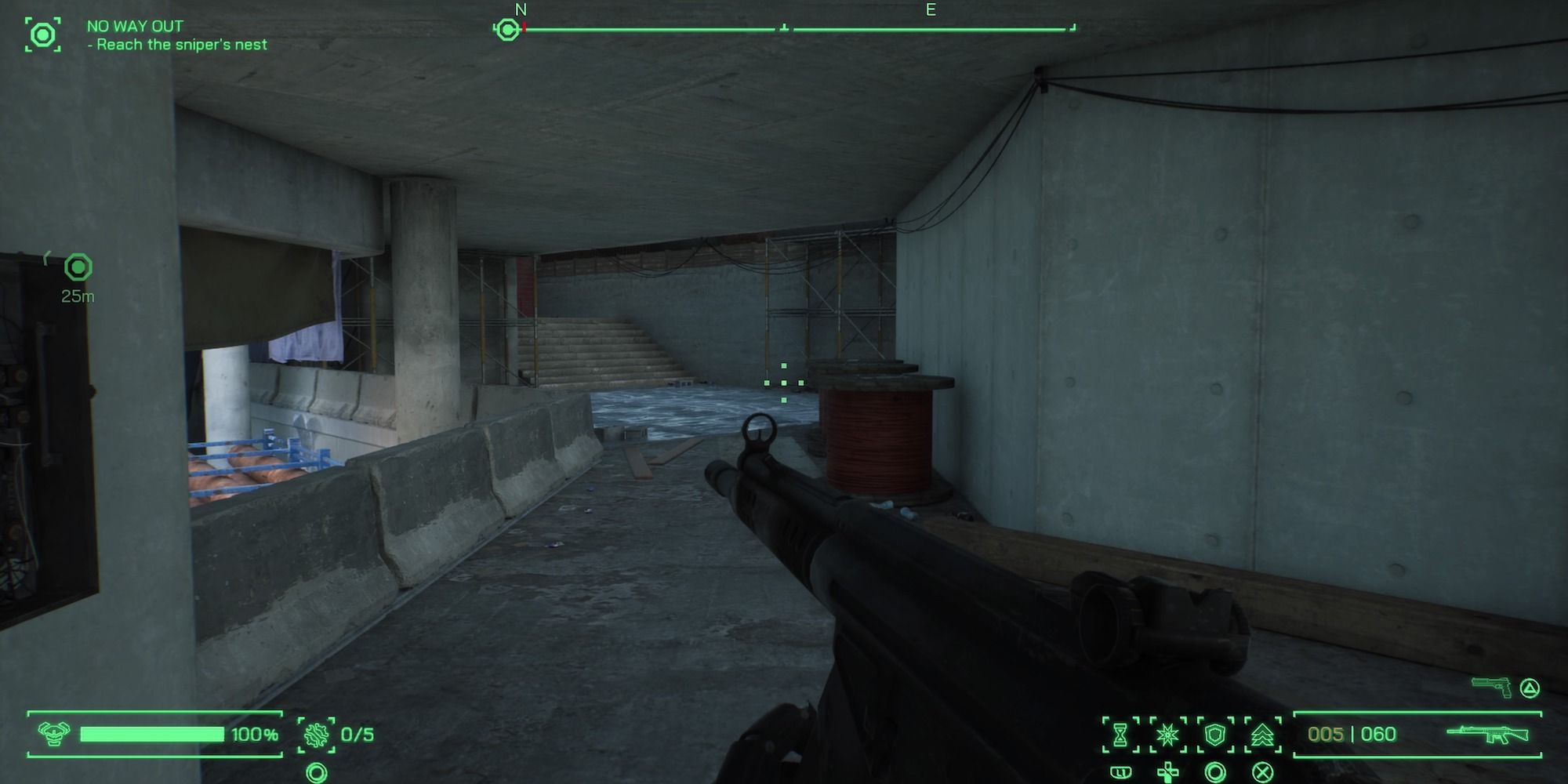Activate the hourglass slow-motion ability
Image resolution: width=1568 pixels, height=784 pixels.
(x=1120, y=735)
